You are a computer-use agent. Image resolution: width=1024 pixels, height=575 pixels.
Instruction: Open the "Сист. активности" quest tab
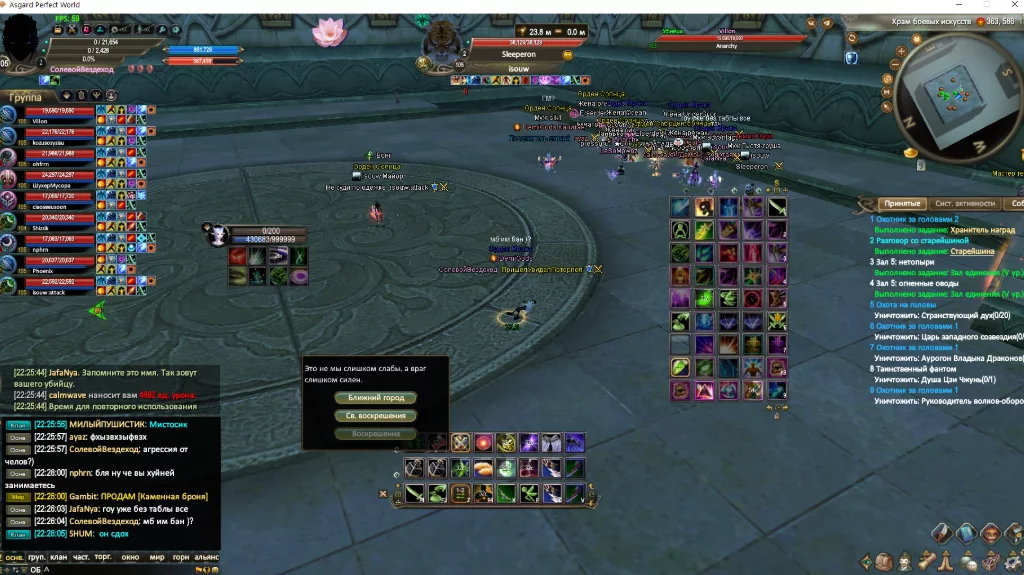click(963, 203)
